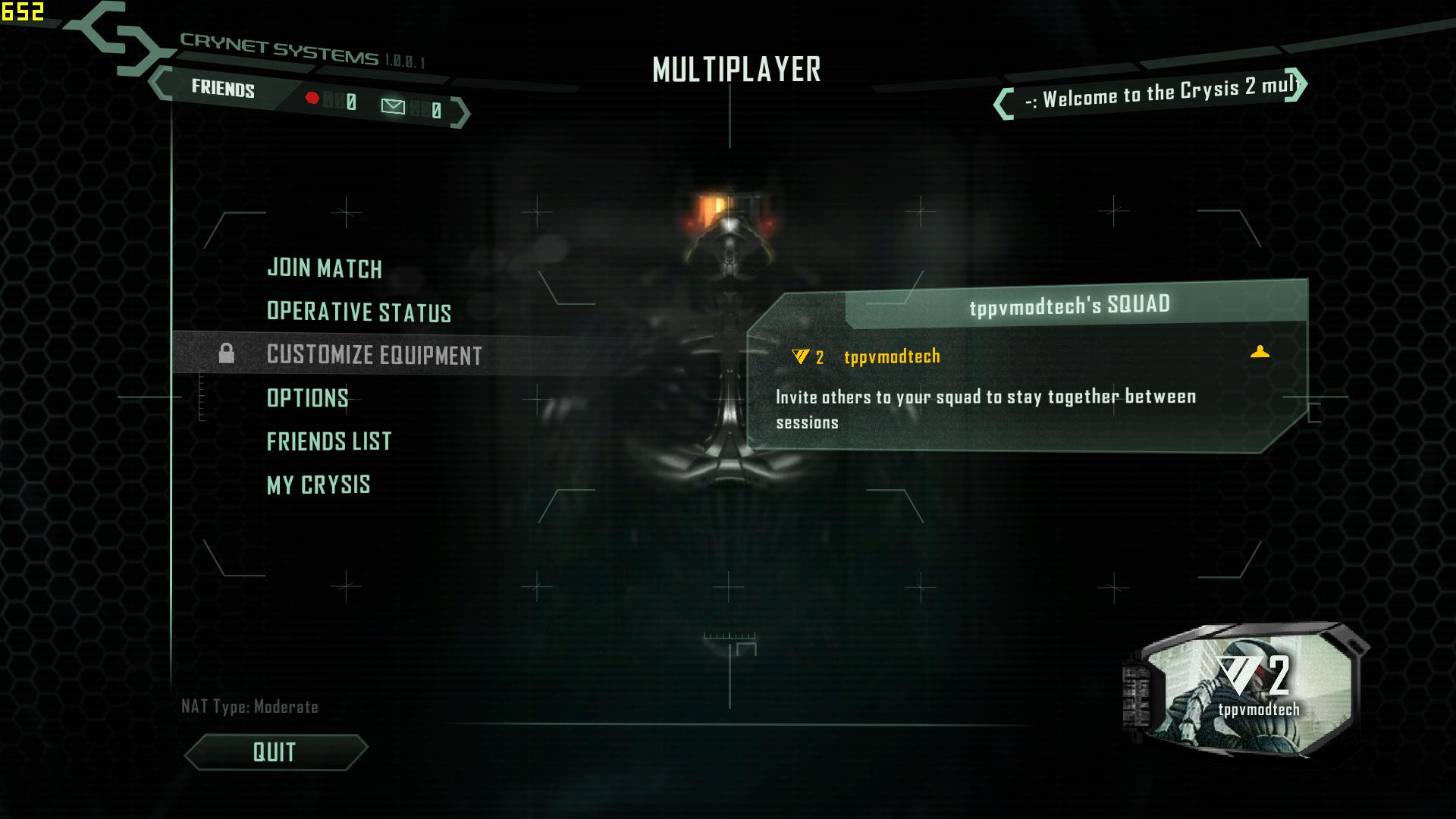Click the red friend invites indicator
This screenshot has width=1456, height=819.
[312, 98]
